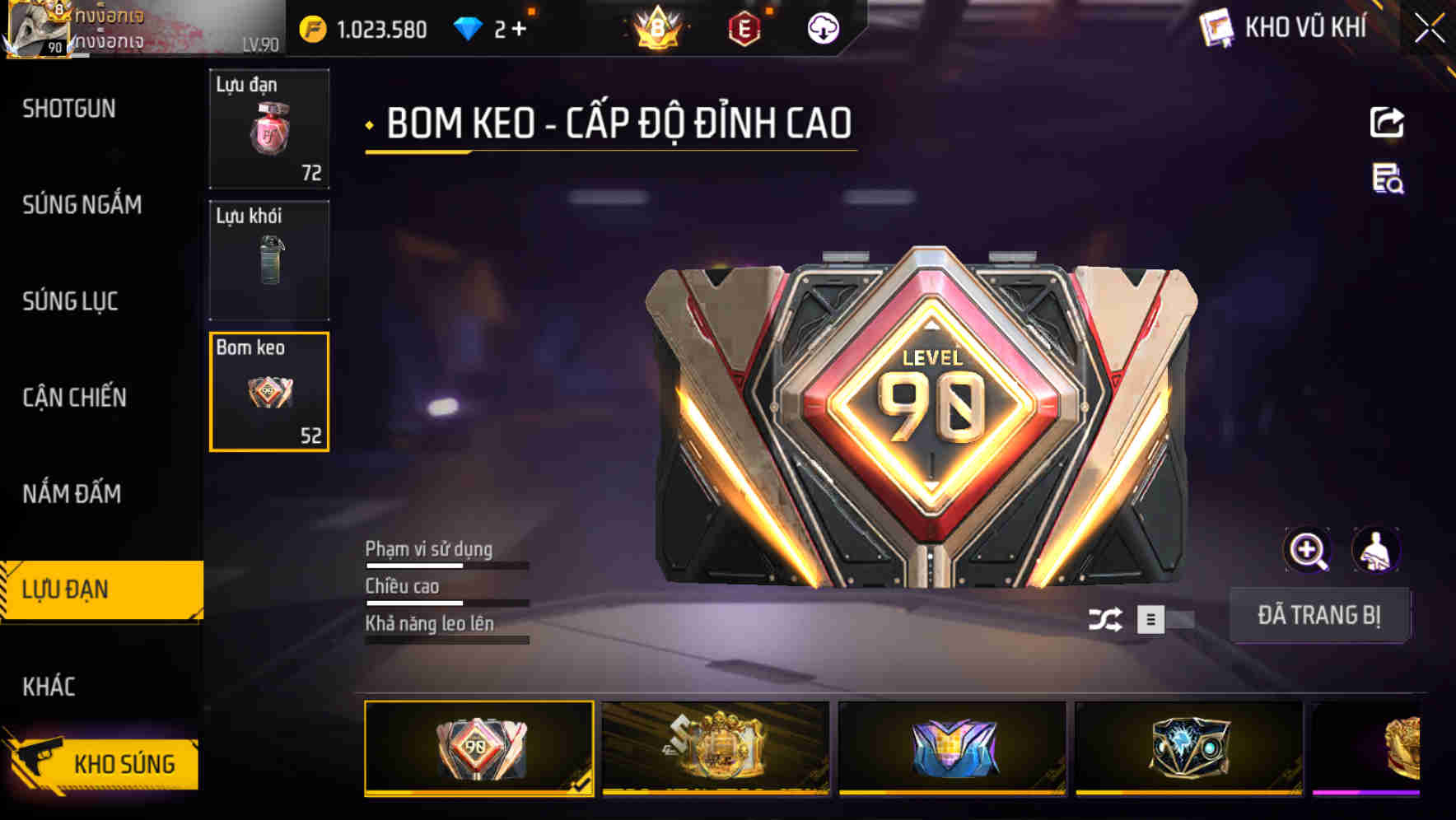Select the highlighted Bom keo inventory slot
Screen dimensions: 1456x820
(268, 391)
